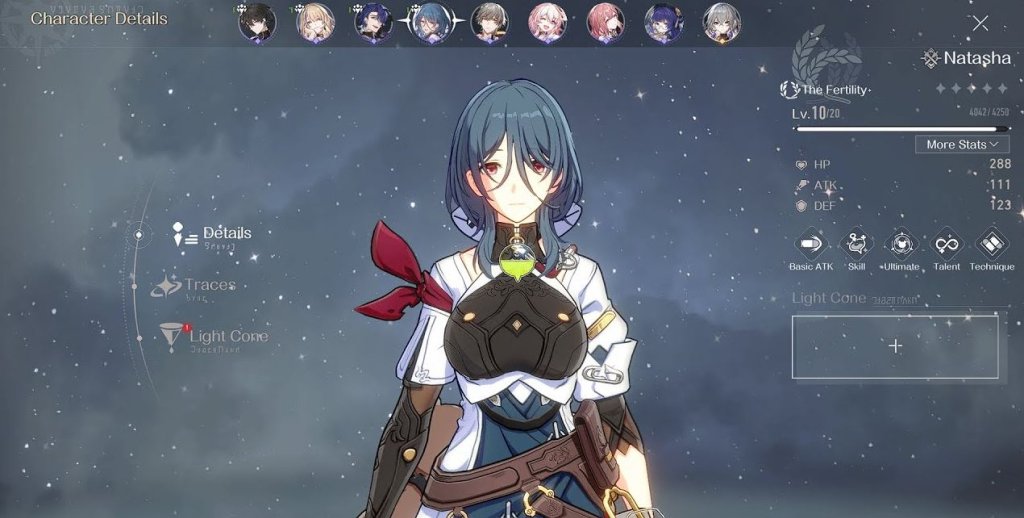Switch to the Traces section
Image resolution: width=1024 pixels, height=518 pixels.
[x=209, y=286]
